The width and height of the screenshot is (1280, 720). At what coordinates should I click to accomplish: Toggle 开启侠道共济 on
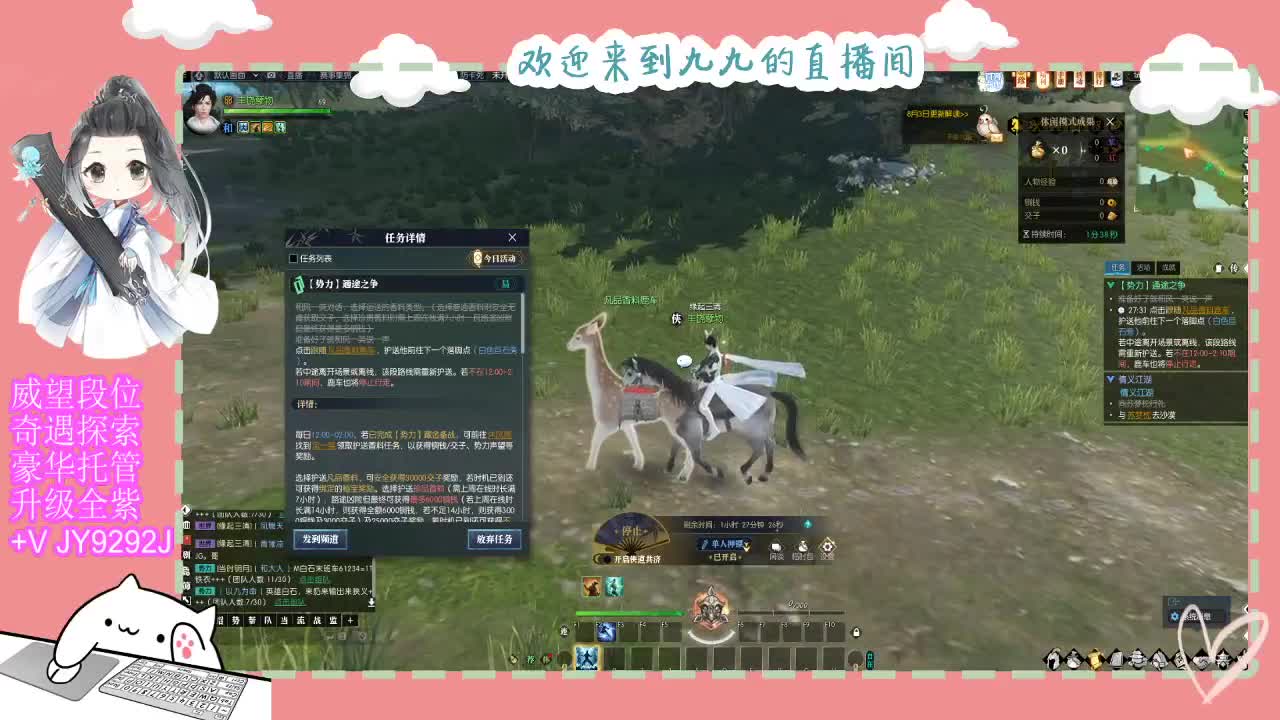[x=606, y=558]
